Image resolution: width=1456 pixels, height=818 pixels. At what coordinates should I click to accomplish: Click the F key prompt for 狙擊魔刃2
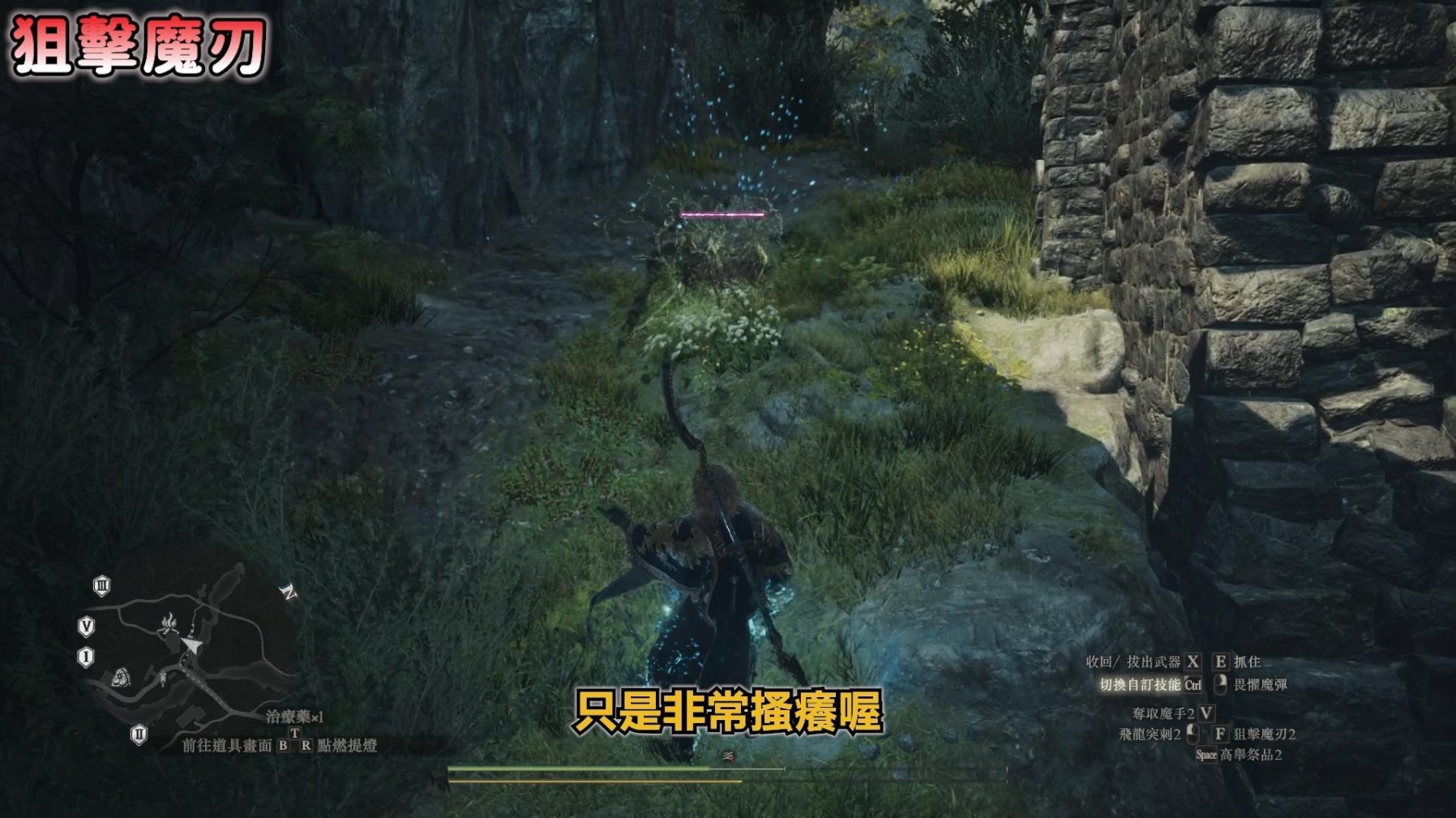(x=1219, y=735)
